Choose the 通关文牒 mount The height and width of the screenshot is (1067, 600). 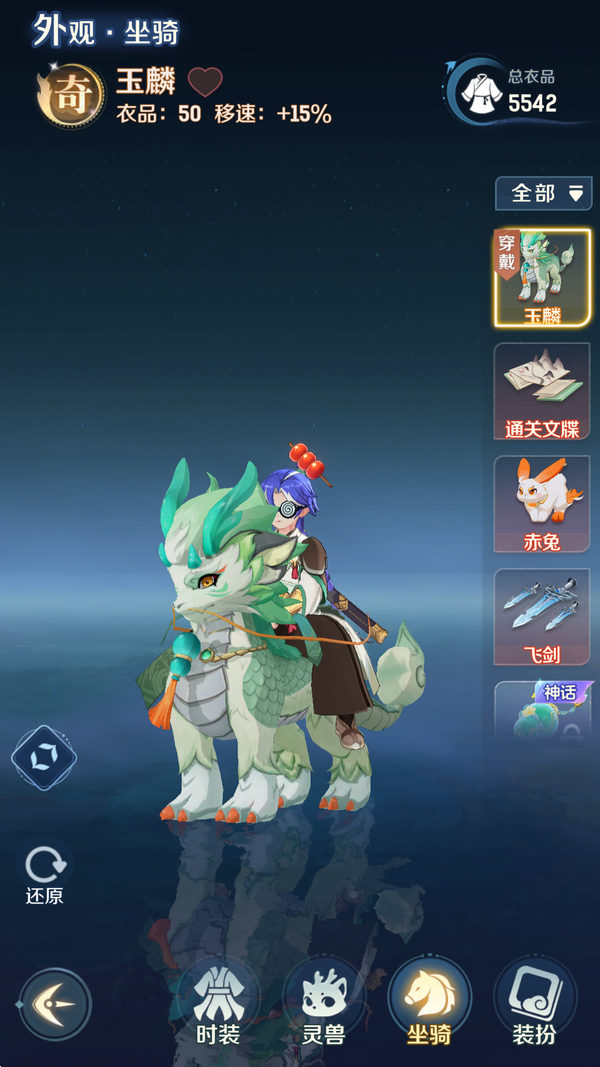(542, 391)
